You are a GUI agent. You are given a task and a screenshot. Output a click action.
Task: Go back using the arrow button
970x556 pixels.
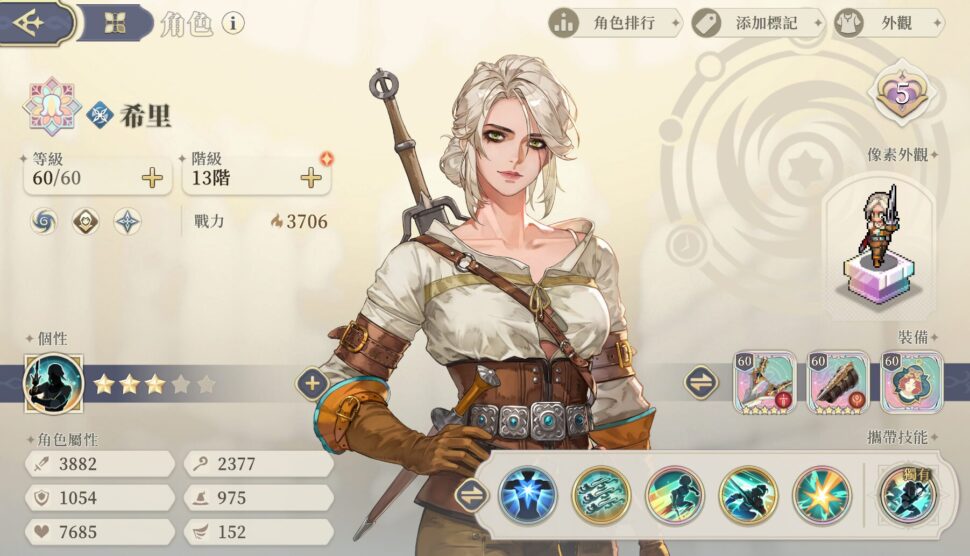pos(31,22)
